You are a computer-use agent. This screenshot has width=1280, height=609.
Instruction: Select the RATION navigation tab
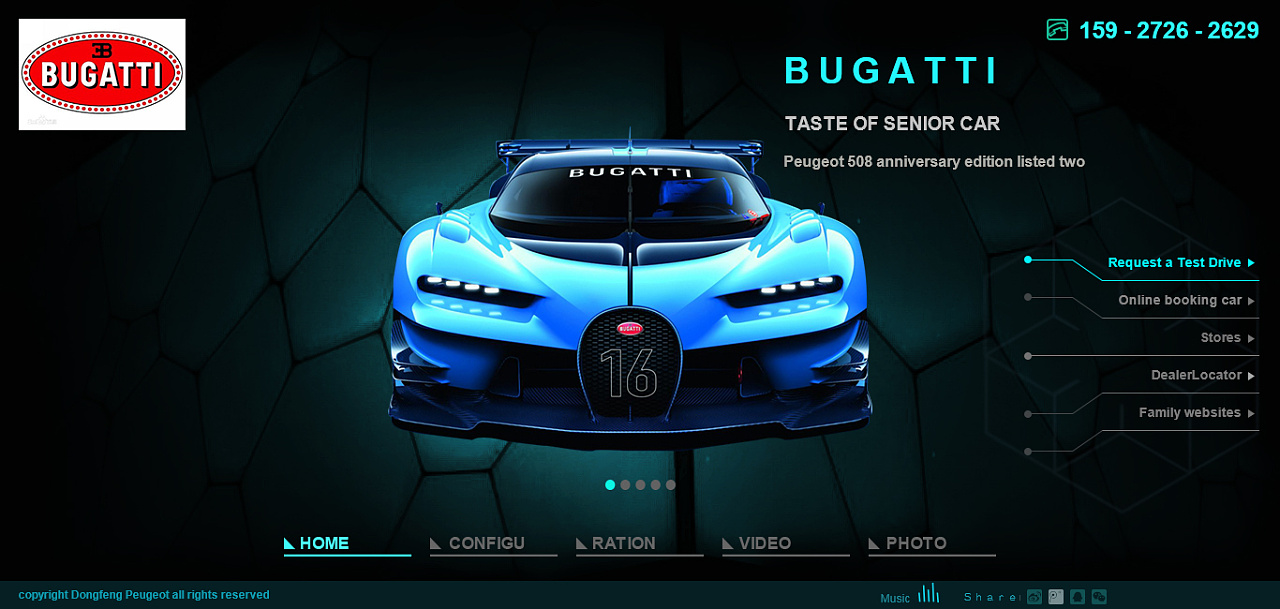[623, 543]
